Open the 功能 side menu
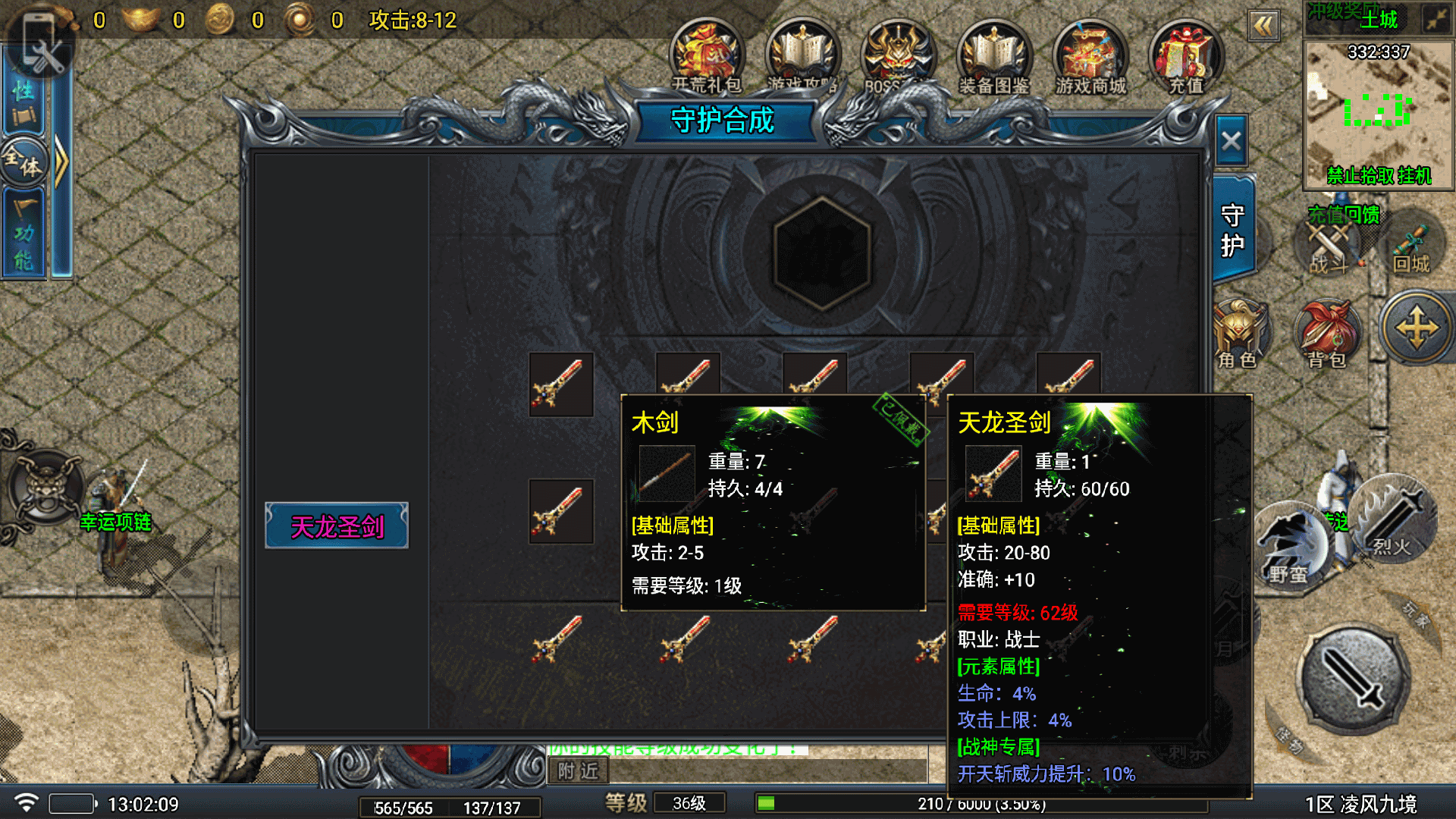The height and width of the screenshot is (819, 1456). pyautogui.click(x=24, y=231)
